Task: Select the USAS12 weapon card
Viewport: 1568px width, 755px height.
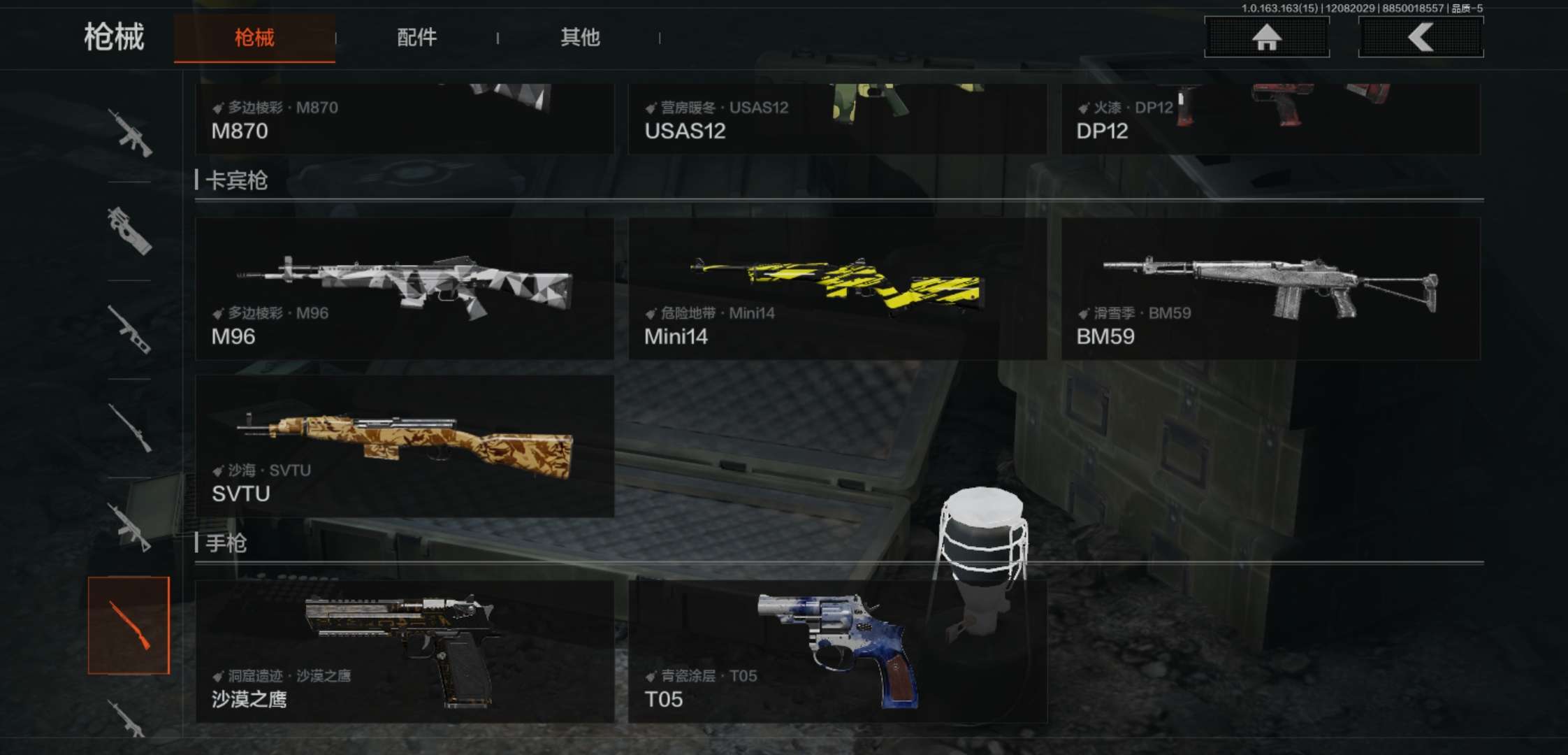Action: click(837, 119)
